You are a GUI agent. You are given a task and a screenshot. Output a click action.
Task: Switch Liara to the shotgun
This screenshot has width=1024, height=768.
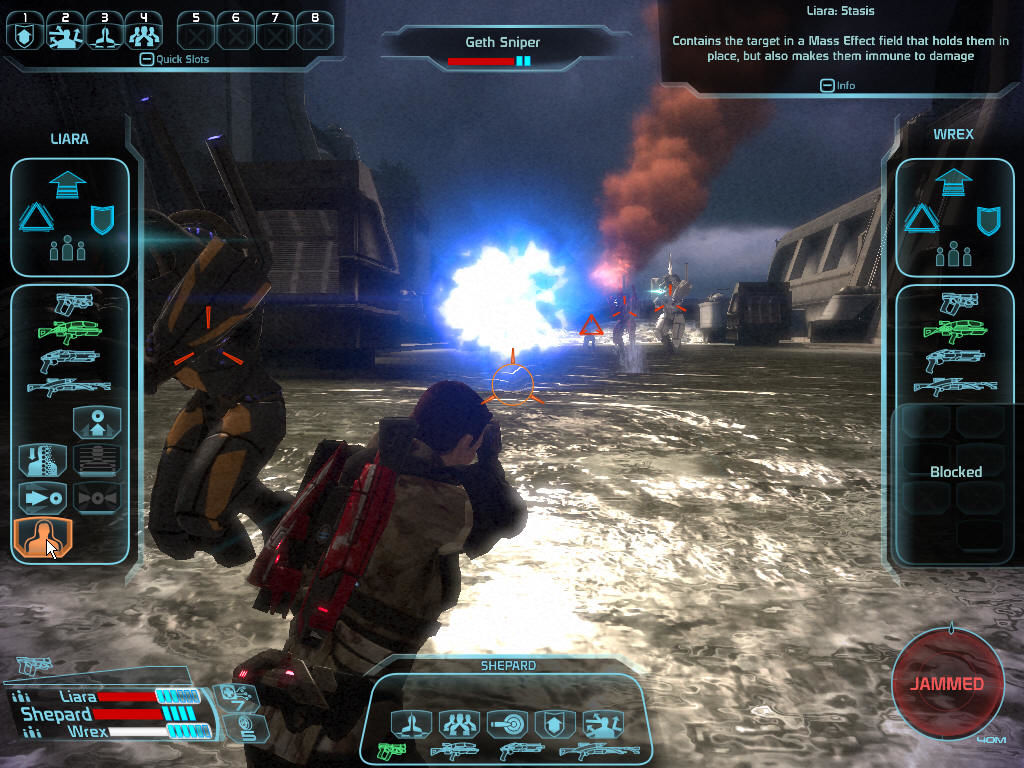pos(70,359)
